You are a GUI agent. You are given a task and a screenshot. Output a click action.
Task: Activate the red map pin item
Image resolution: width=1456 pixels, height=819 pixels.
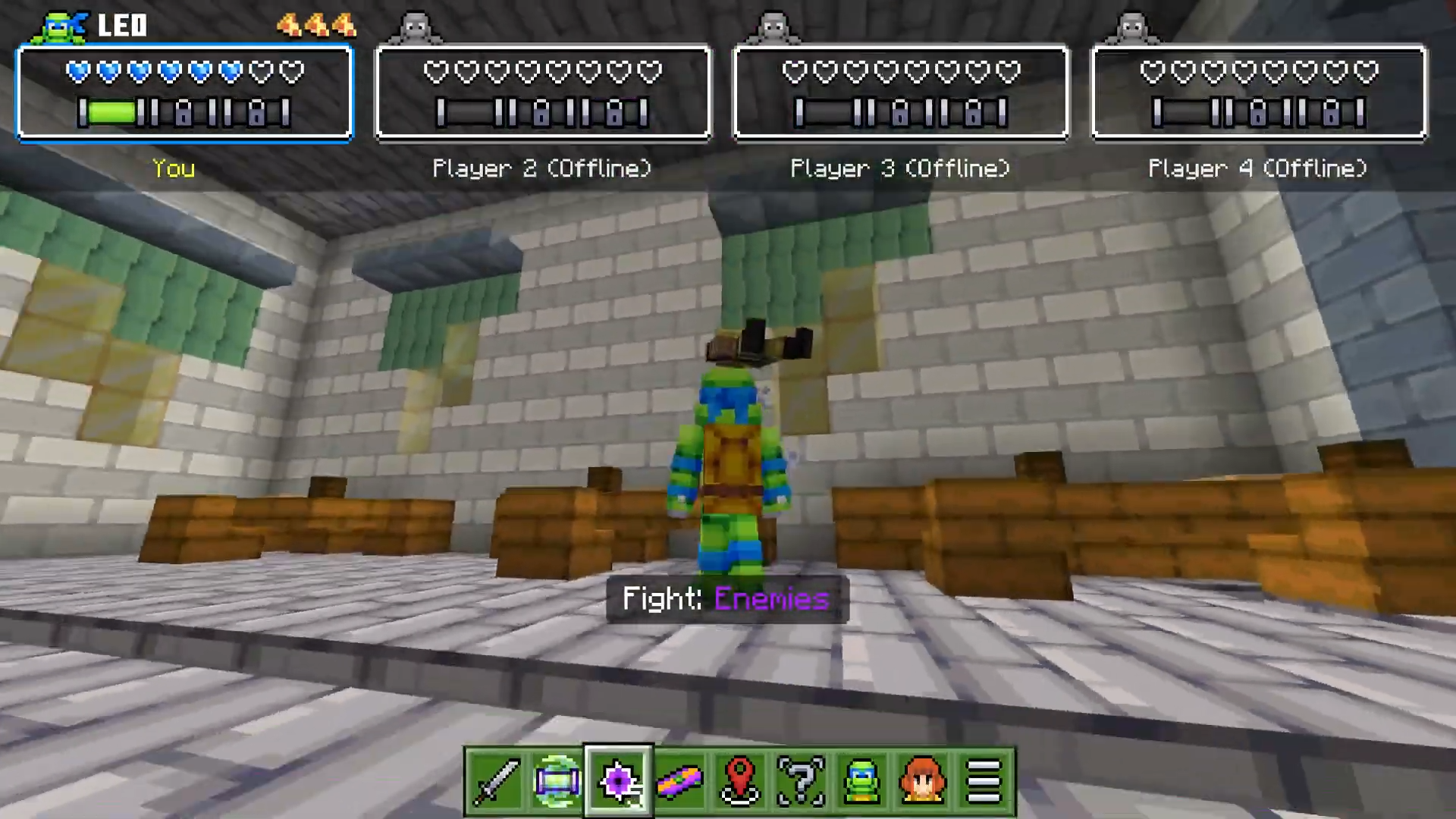point(740,781)
